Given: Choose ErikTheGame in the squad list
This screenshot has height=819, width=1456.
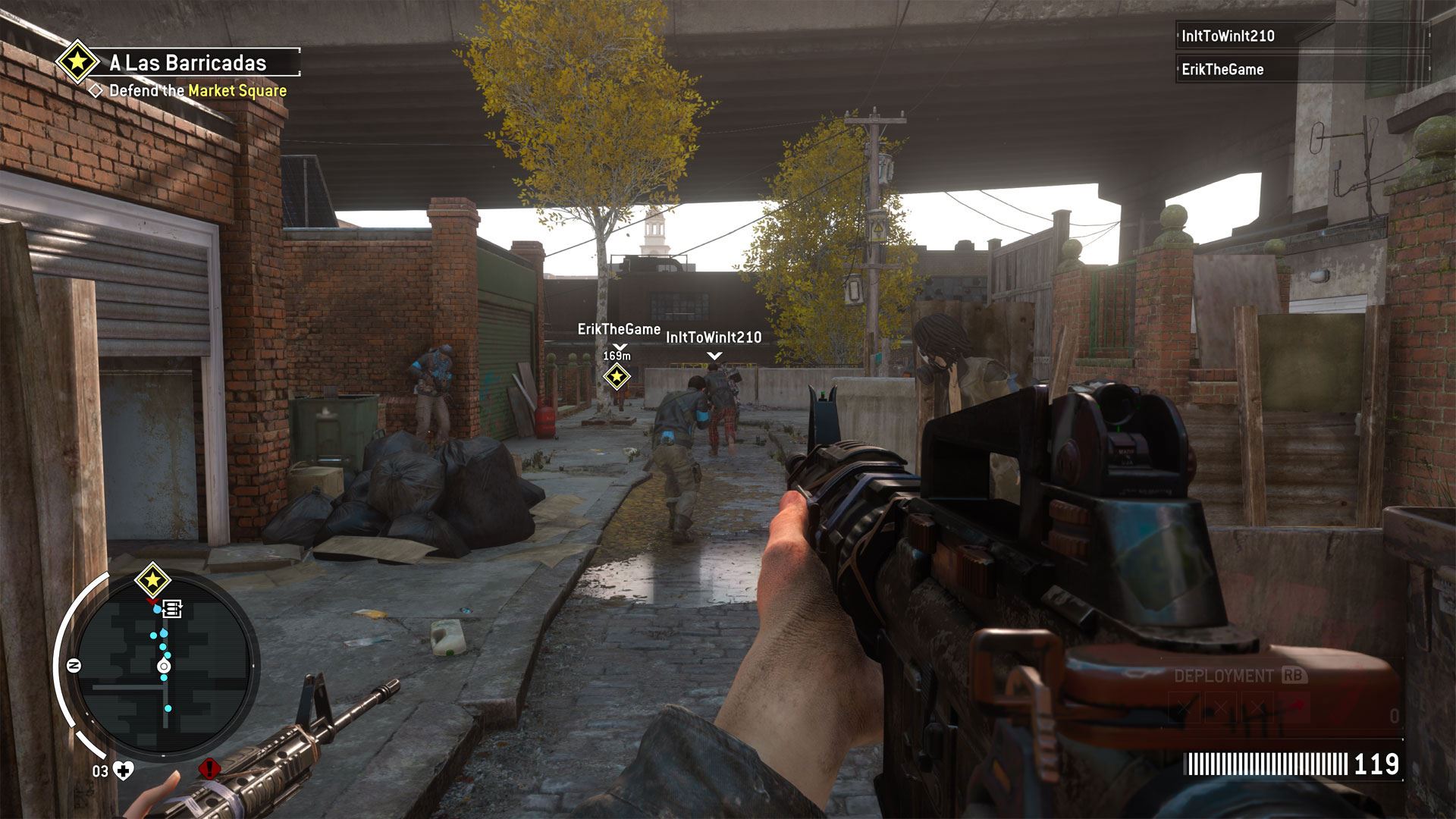Looking at the screenshot, I should (x=1222, y=70).
